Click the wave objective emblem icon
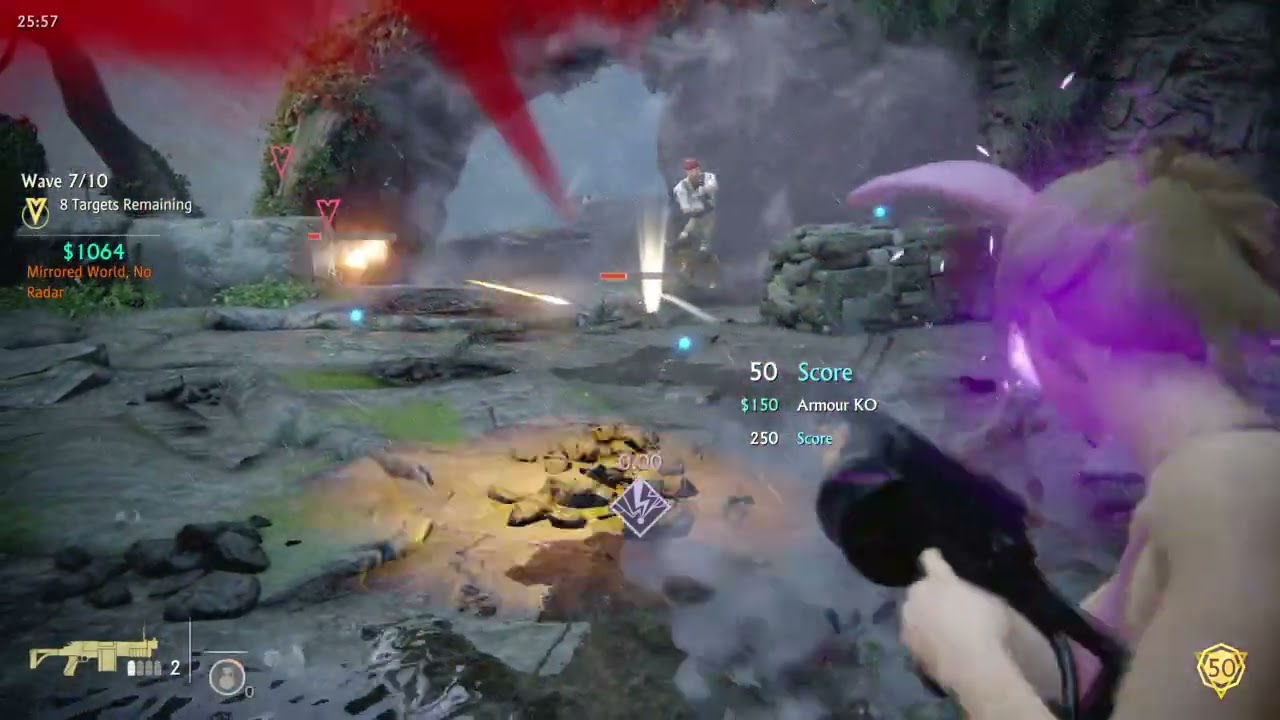Viewport: 1280px width, 720px height. 37,211
